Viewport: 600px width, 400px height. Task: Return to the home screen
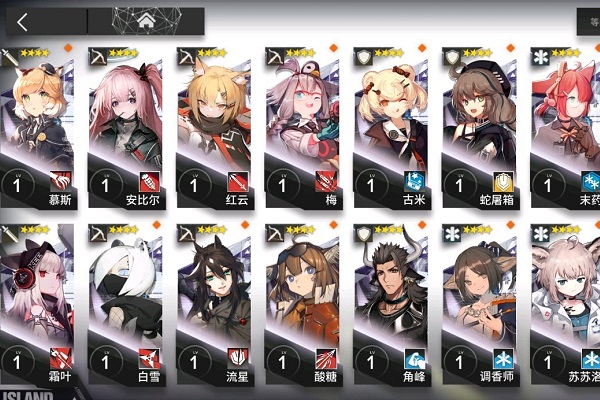click(145, 20)
